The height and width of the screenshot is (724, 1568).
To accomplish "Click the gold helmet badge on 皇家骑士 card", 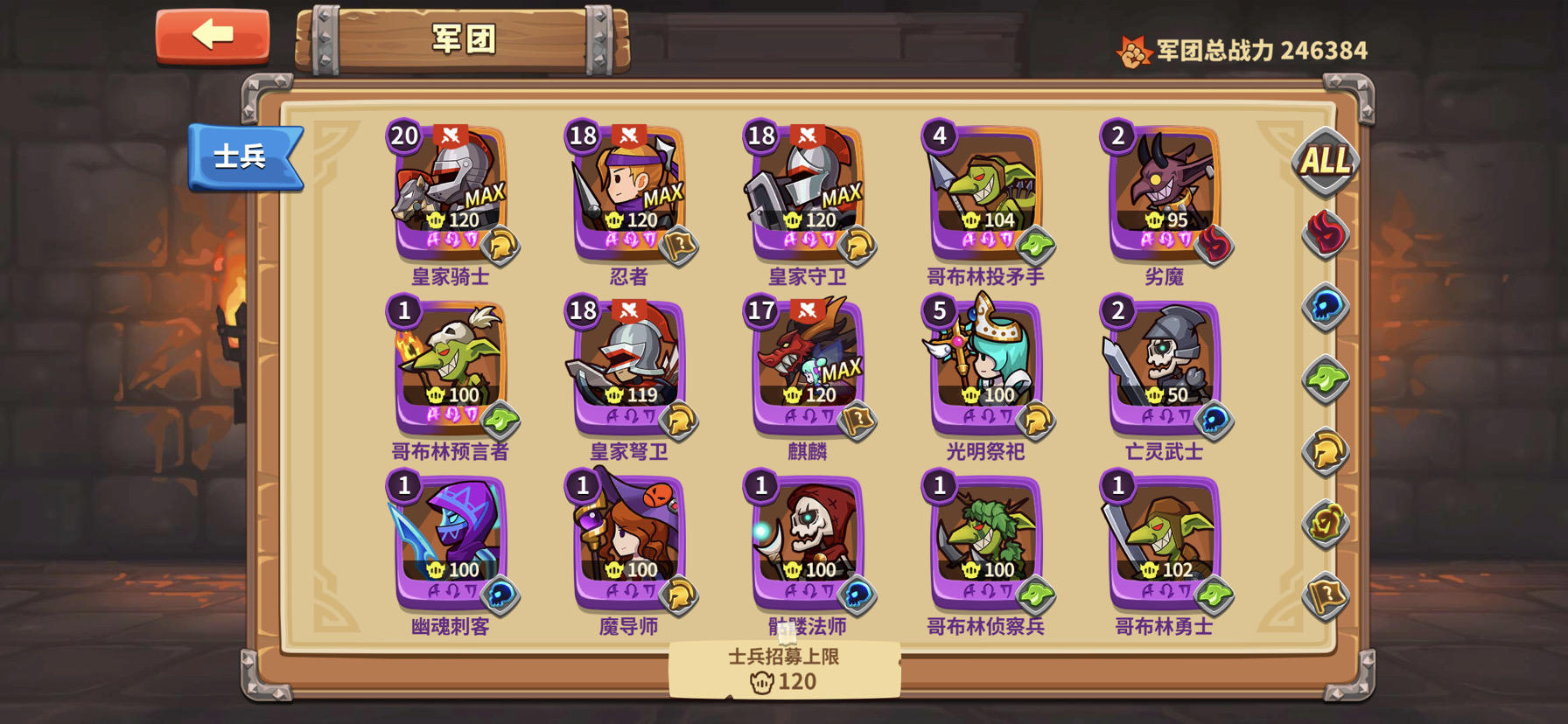I will click(500, 246).
